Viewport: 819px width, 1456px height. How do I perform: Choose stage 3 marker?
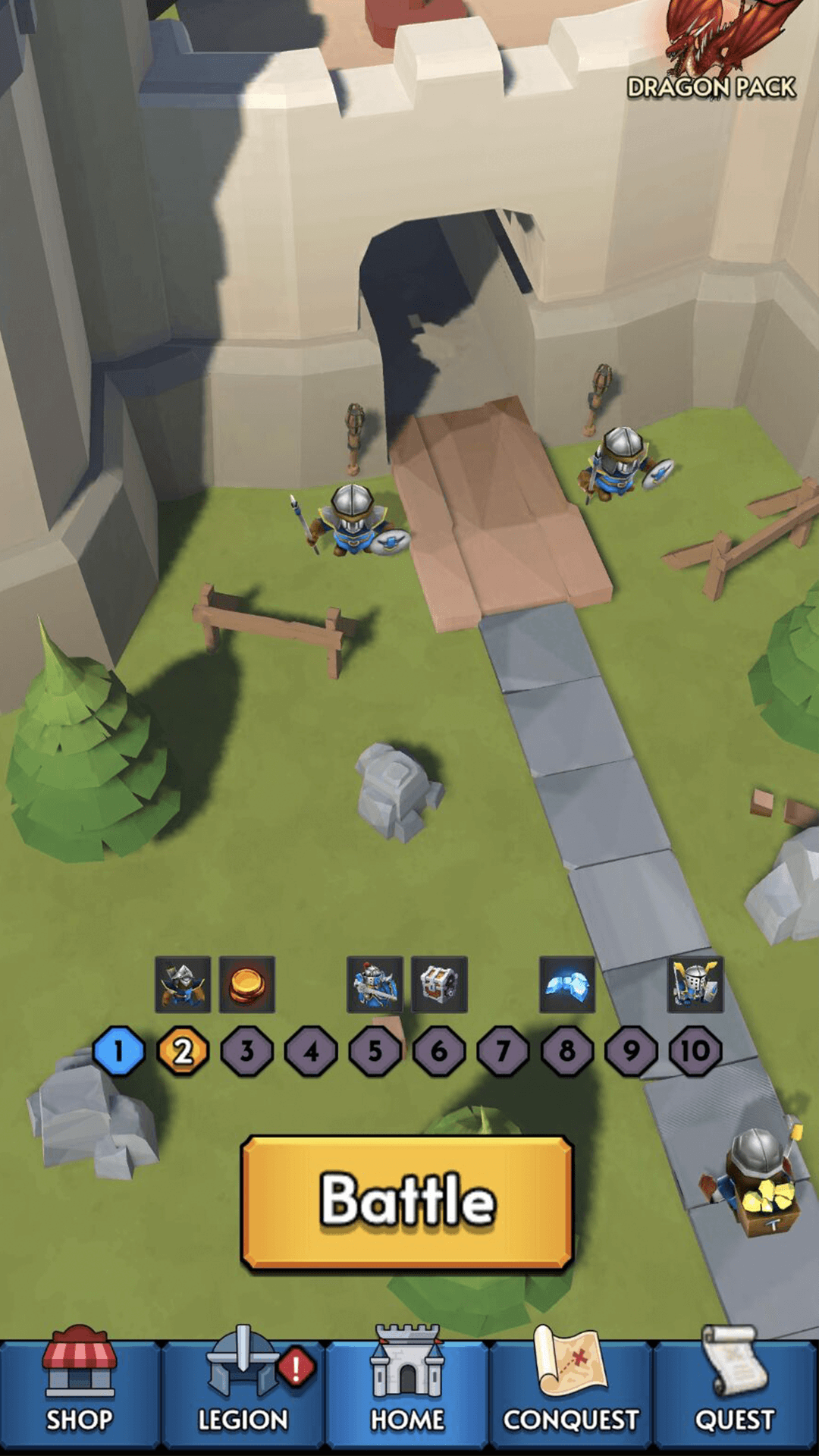(x=247, y=1051)
